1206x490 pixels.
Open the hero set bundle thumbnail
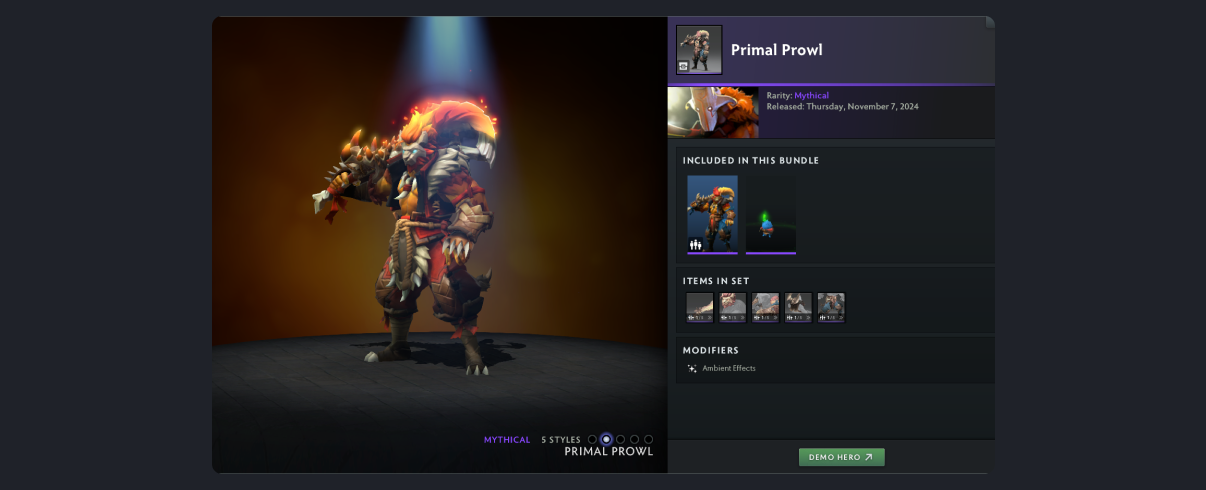tap(712, 214)
